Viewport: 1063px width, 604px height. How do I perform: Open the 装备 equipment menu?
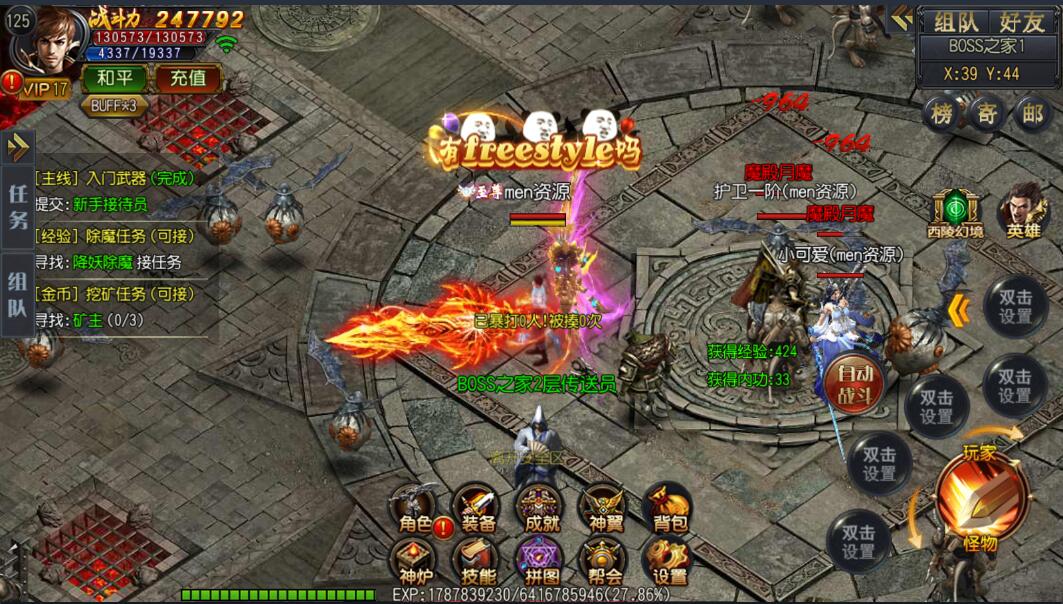[x=478, y=507]
